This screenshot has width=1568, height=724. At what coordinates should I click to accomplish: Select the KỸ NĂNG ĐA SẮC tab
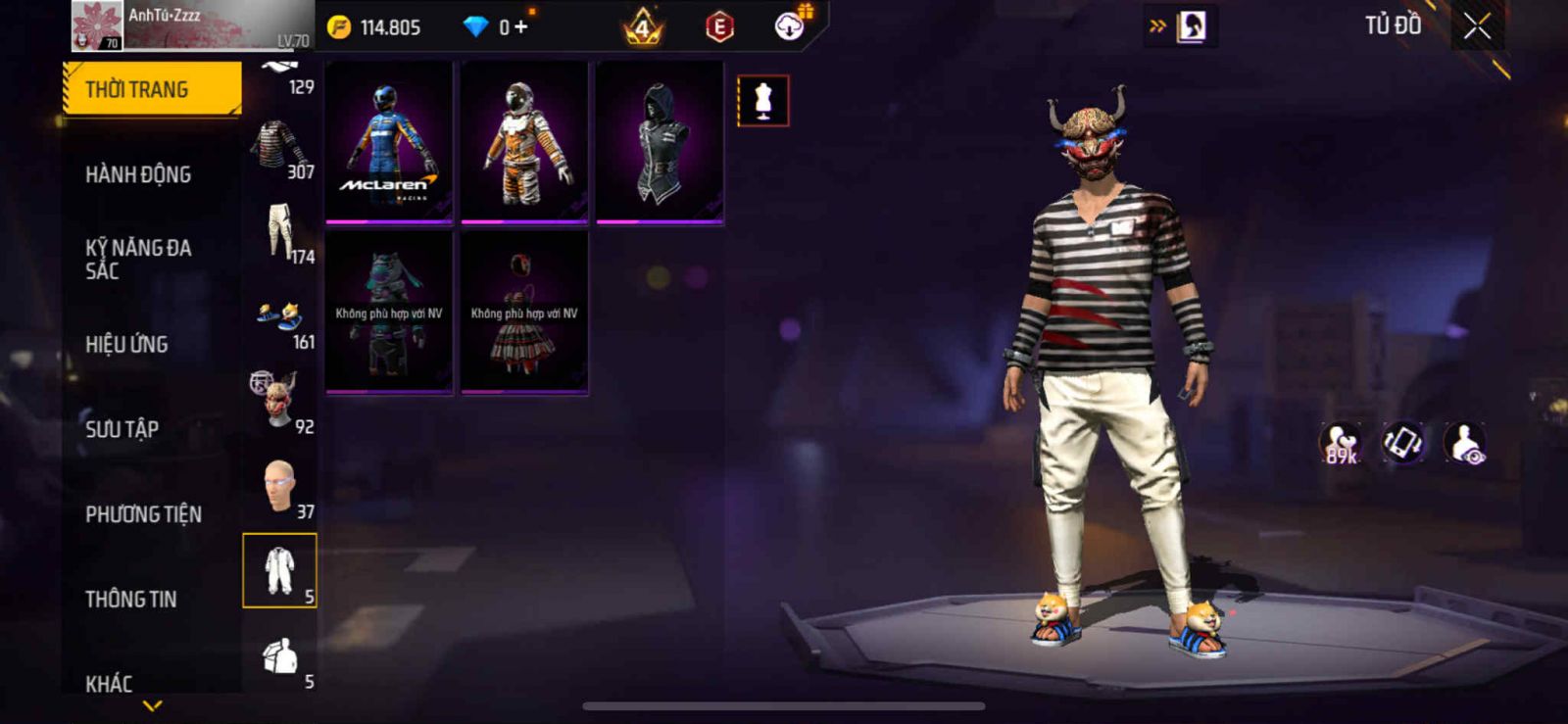click(x=138, y=259)
